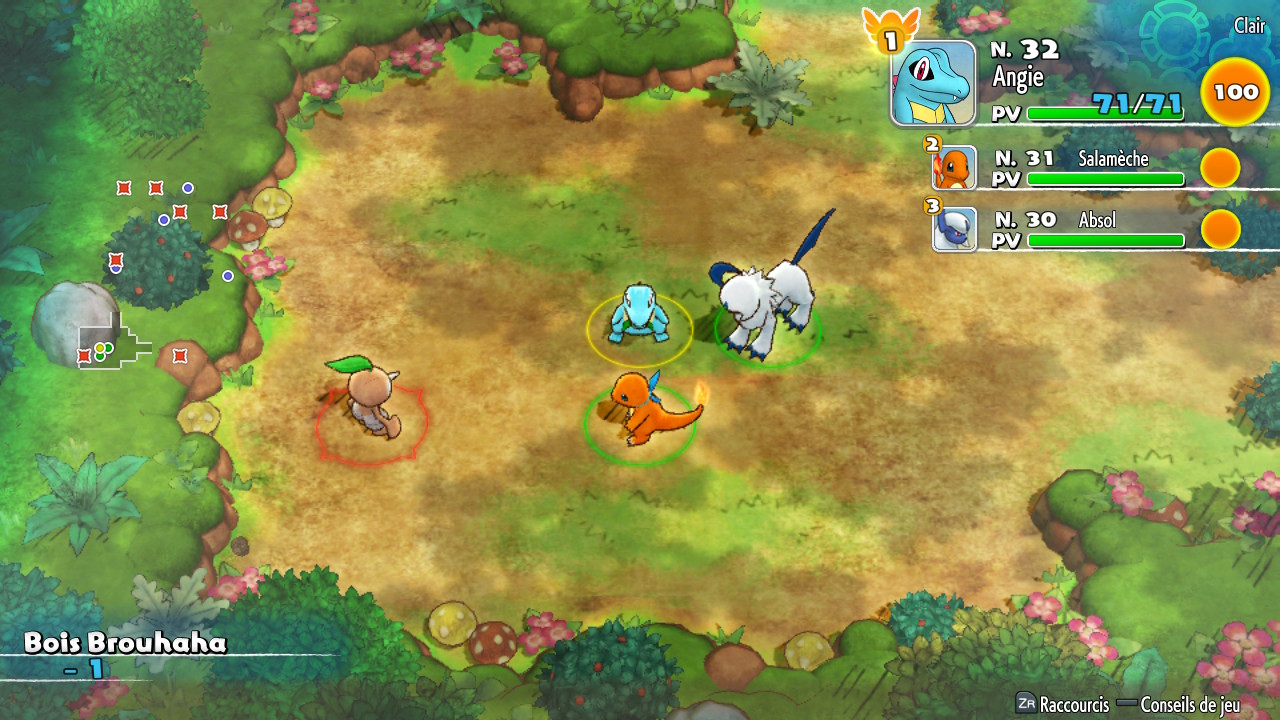1280x720 pixels.
Task: Click the Bois Brouhaha floor label
Action: pyautogui.click(x=125, y=643)
